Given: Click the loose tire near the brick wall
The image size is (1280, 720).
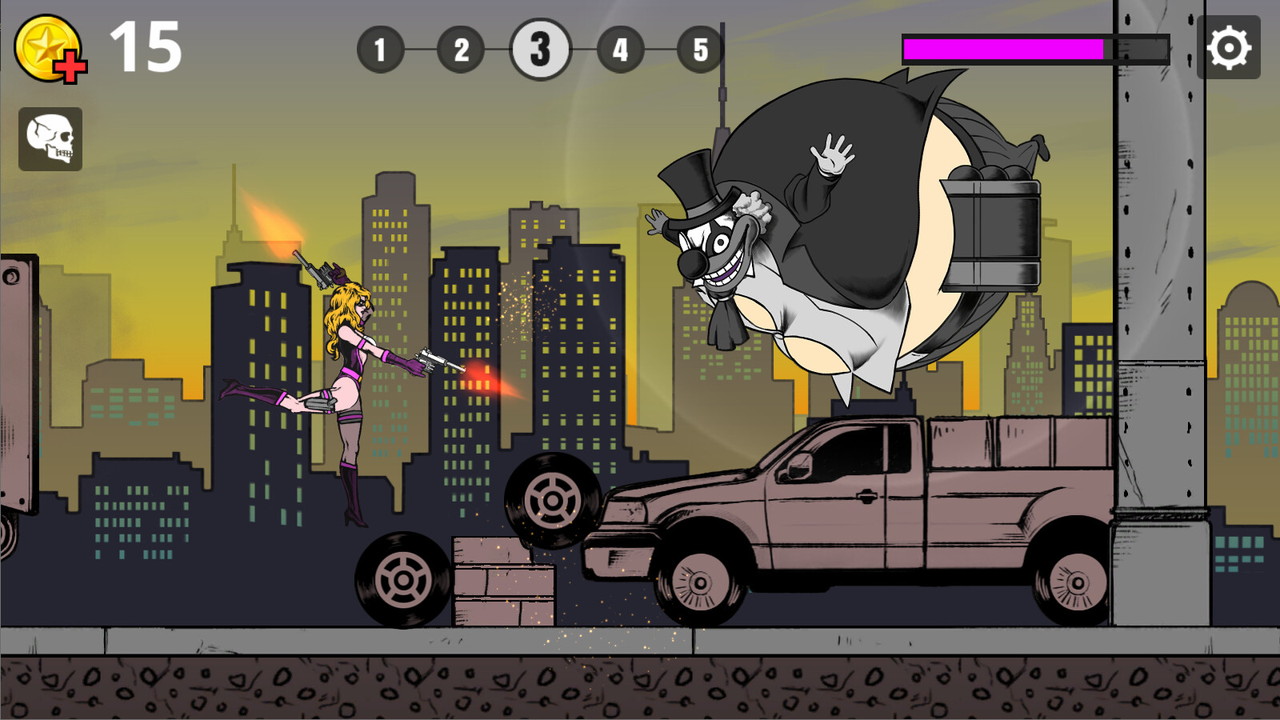Looking at the screenshot, I should tap(405, 578).
